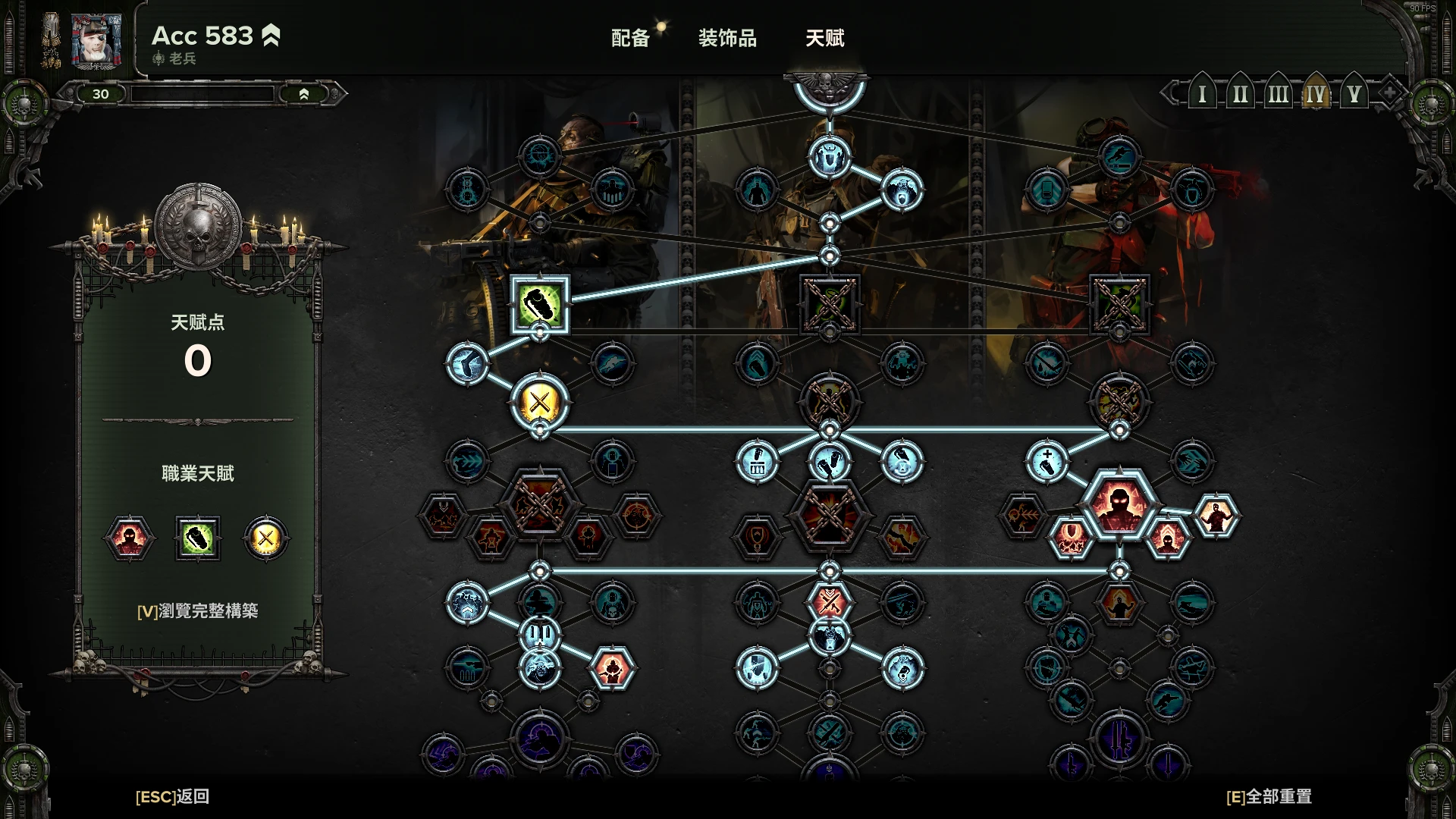This screenshot has width=1456, height=819.
Task: Click 返回 to go back
Action: click(172, 796)
